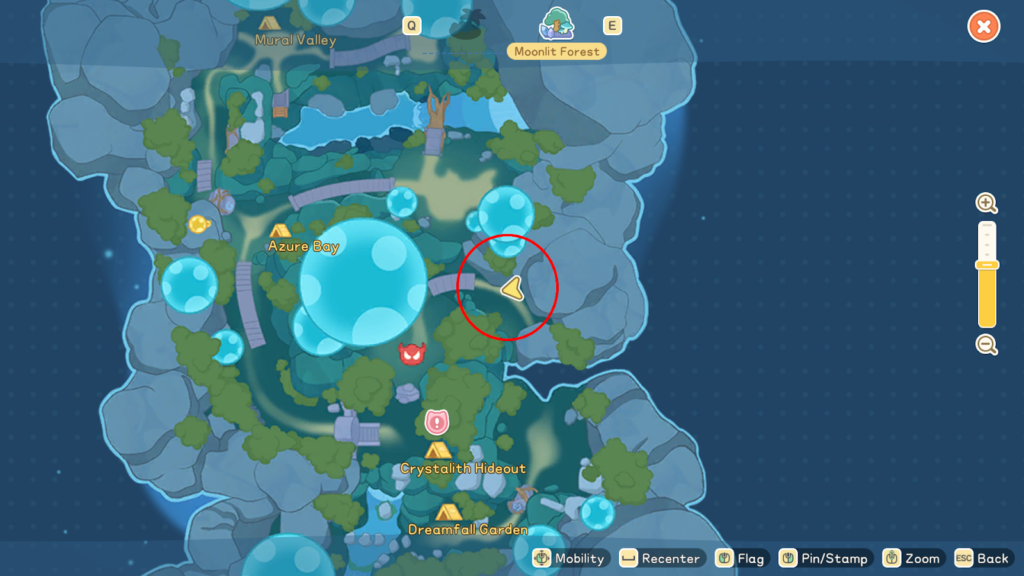Click the magnifier minus zoom-out button
Image resolution: width=1024 pixels, height=576 pixels.
pyautogui.click(x=987, y=345)
